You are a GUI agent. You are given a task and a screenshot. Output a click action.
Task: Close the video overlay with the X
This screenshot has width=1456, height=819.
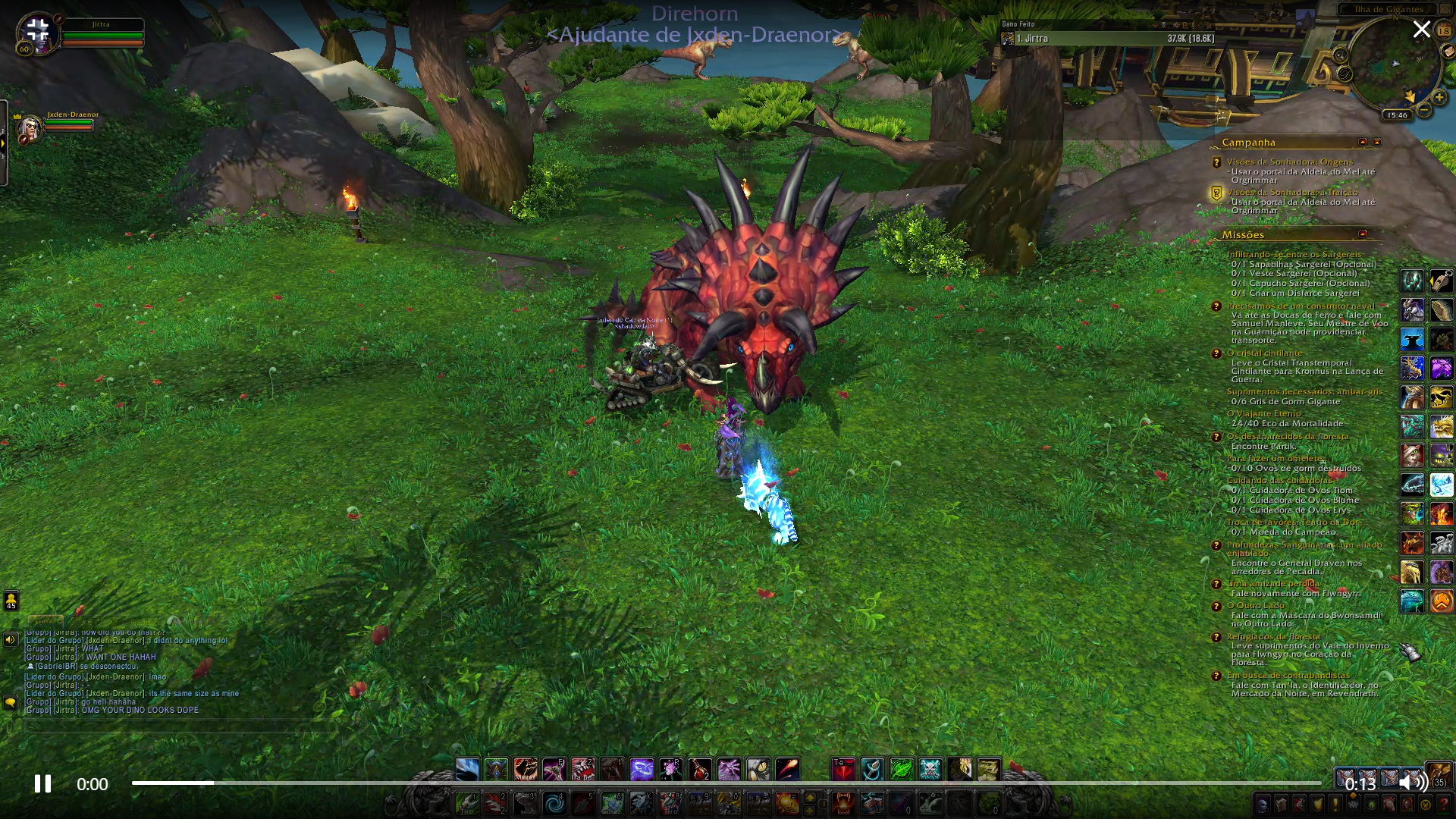[1421, 30]
